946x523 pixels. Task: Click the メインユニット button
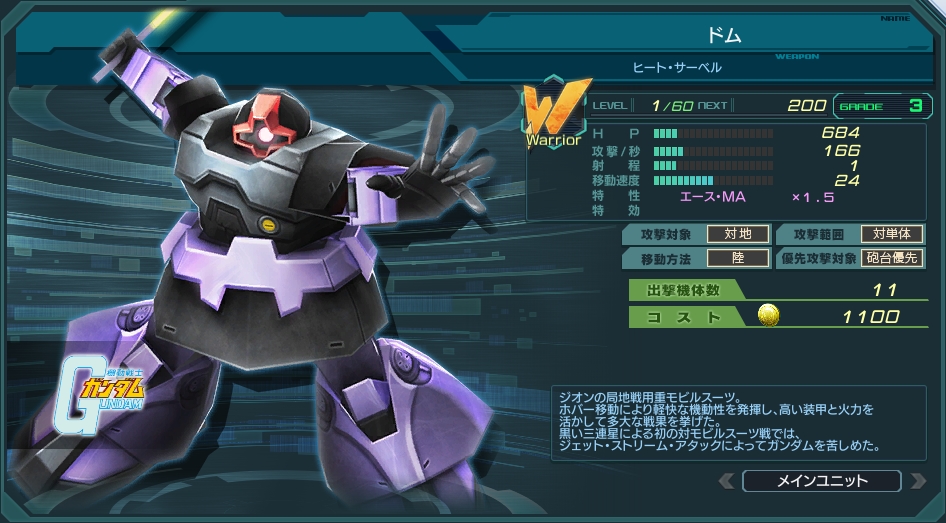822,481
